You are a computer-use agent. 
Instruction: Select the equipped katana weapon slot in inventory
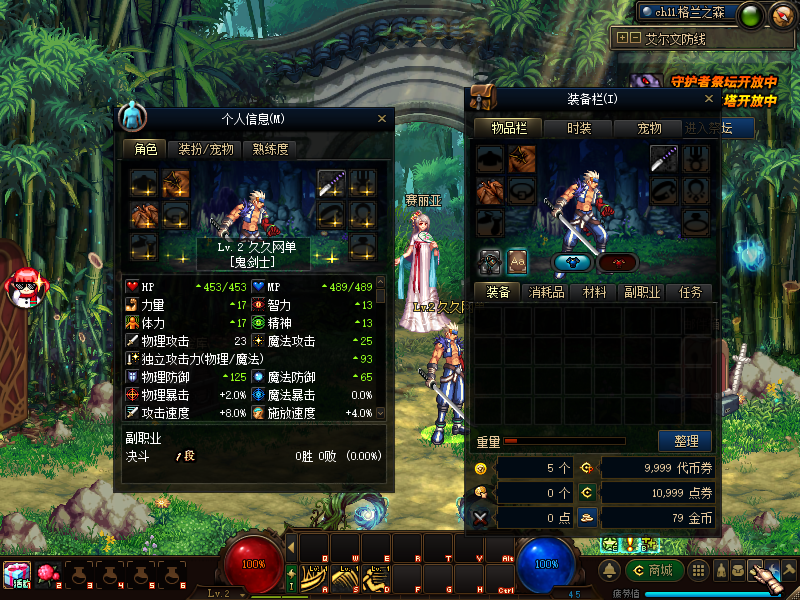665,158
